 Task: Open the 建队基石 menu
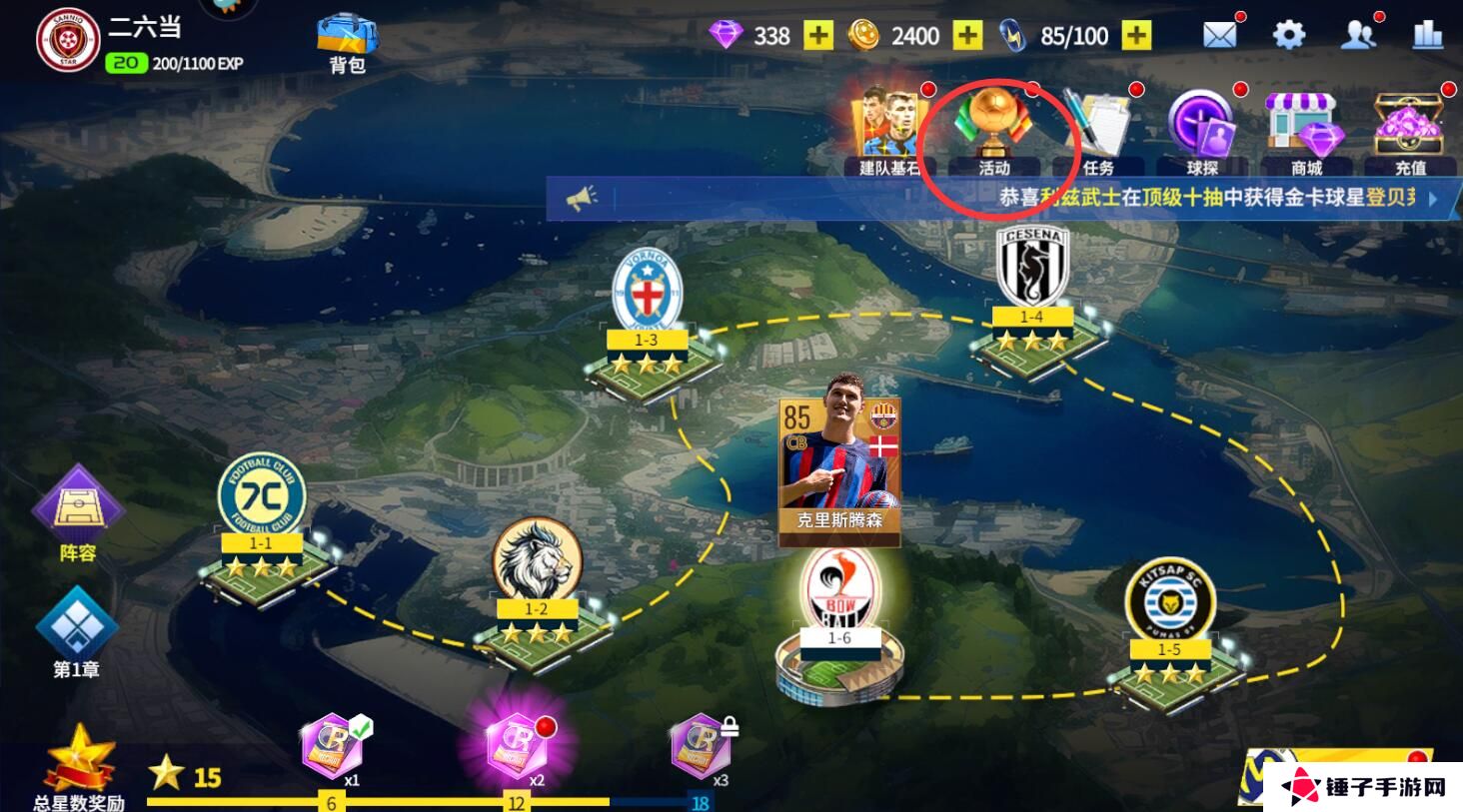(x=888, y=130)
